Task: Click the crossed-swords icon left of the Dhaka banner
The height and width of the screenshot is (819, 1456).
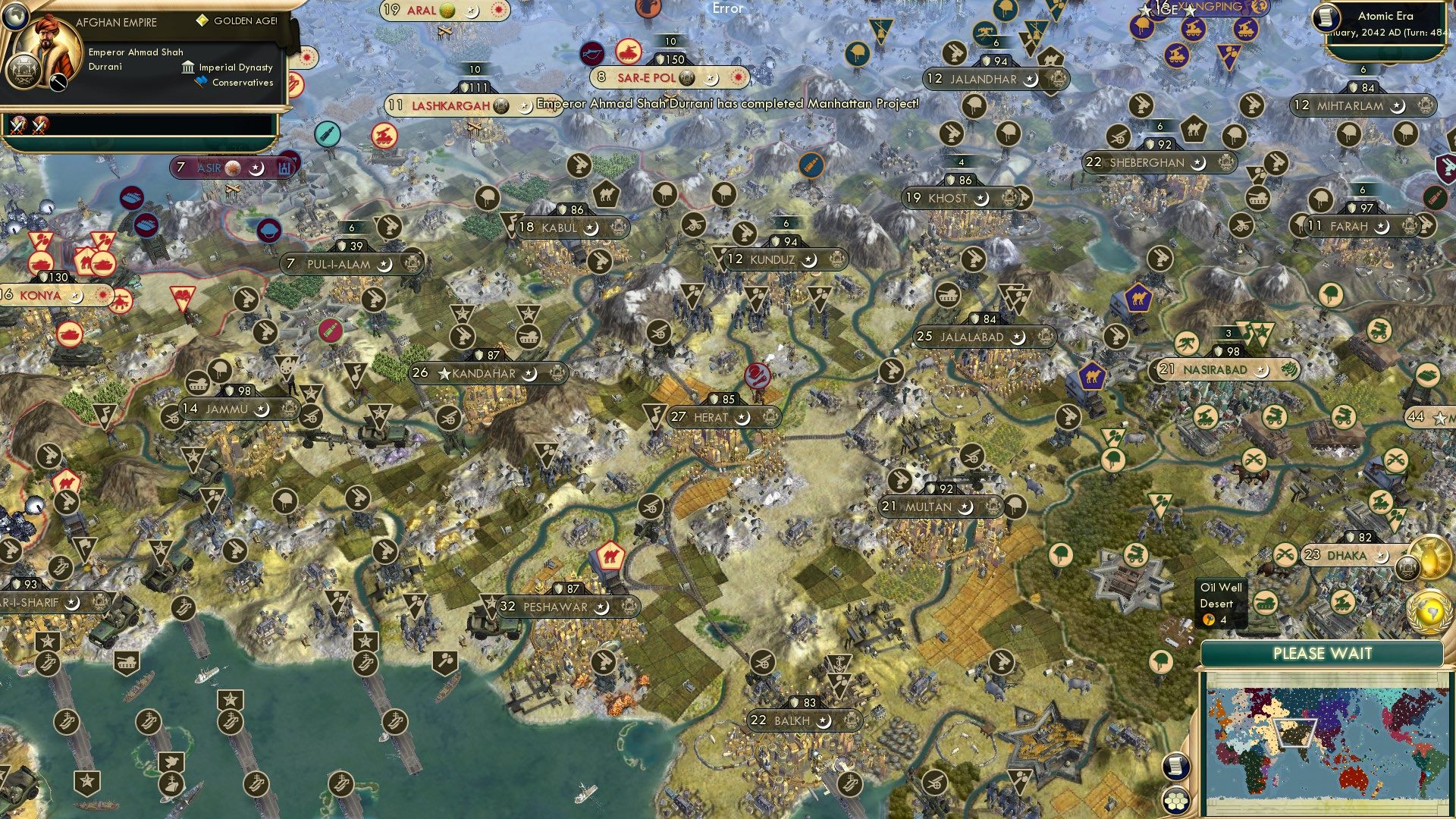Action: tap(1285, 553)
